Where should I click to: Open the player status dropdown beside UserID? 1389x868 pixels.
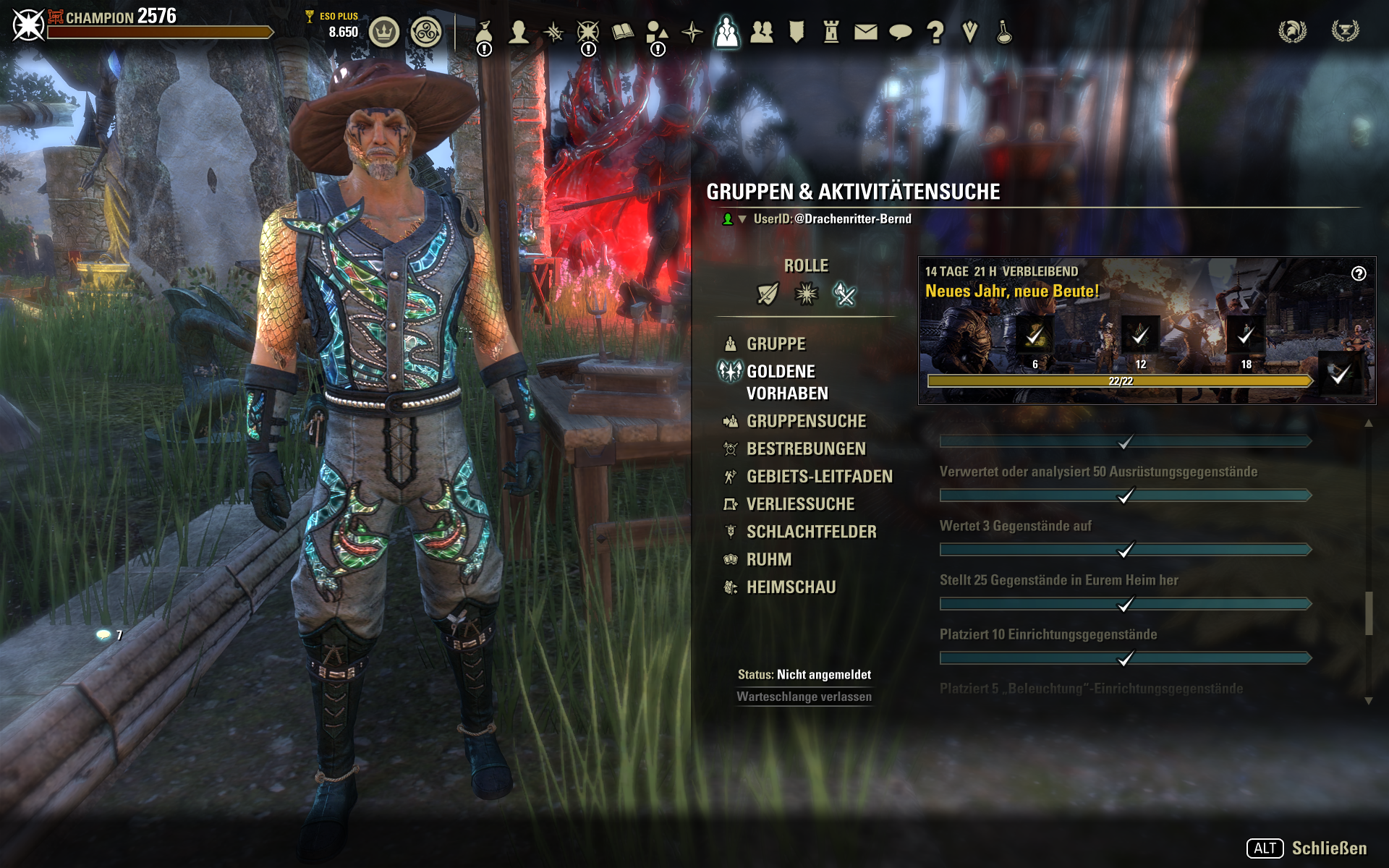tap(742, 219)
